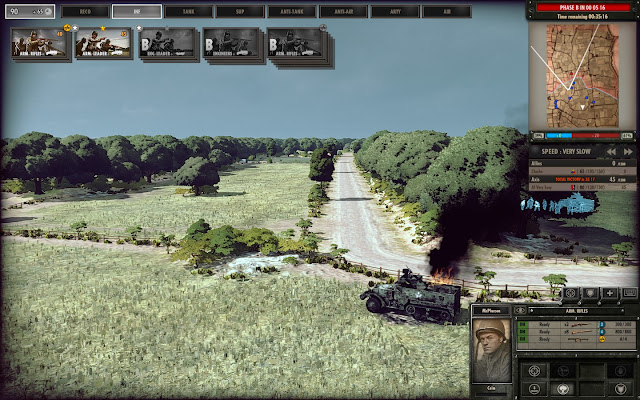Toggle the eye icon beside unit name
Viewport: 640px width, 400px height.
pos(523,311)
